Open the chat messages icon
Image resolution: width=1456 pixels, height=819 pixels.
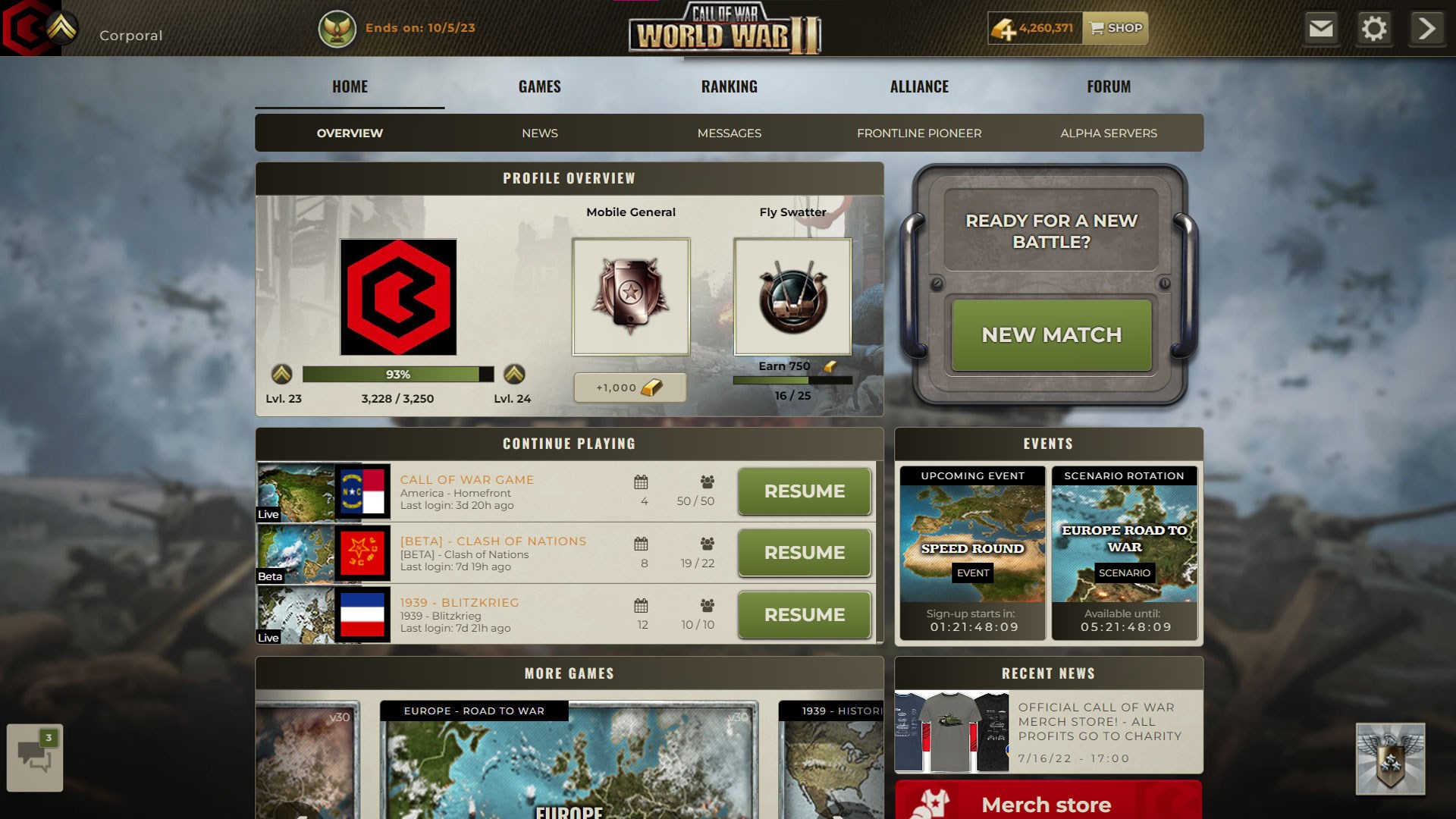point(34,758)
